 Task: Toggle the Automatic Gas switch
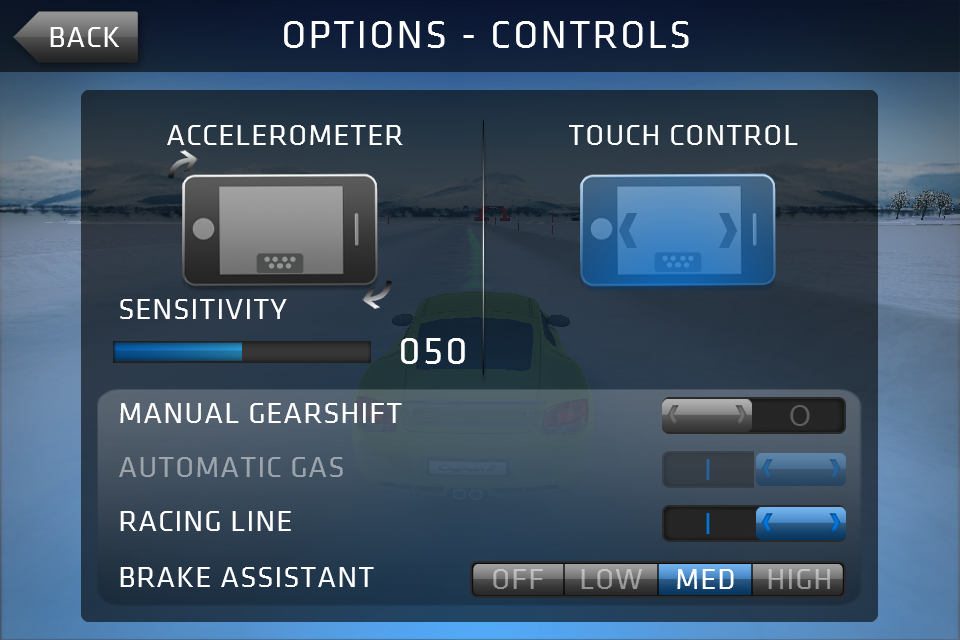(x=753, y=469)
